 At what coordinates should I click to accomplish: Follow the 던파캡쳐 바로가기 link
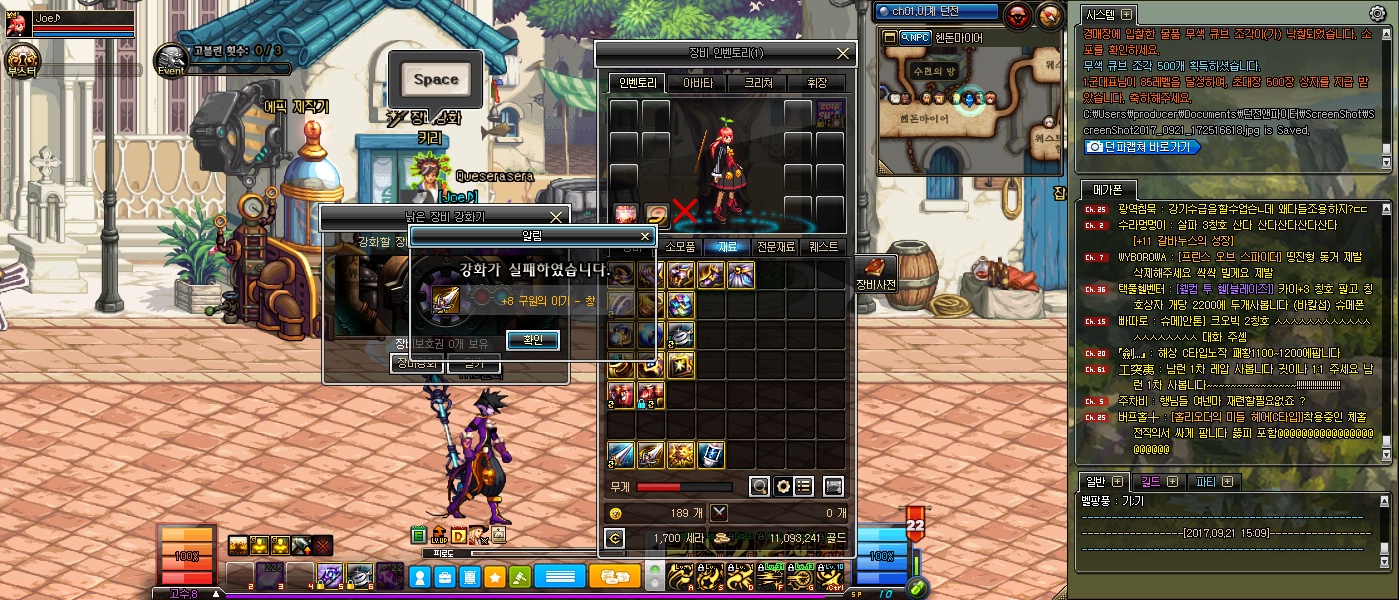pyautogui.click(x=1142, y=146)
